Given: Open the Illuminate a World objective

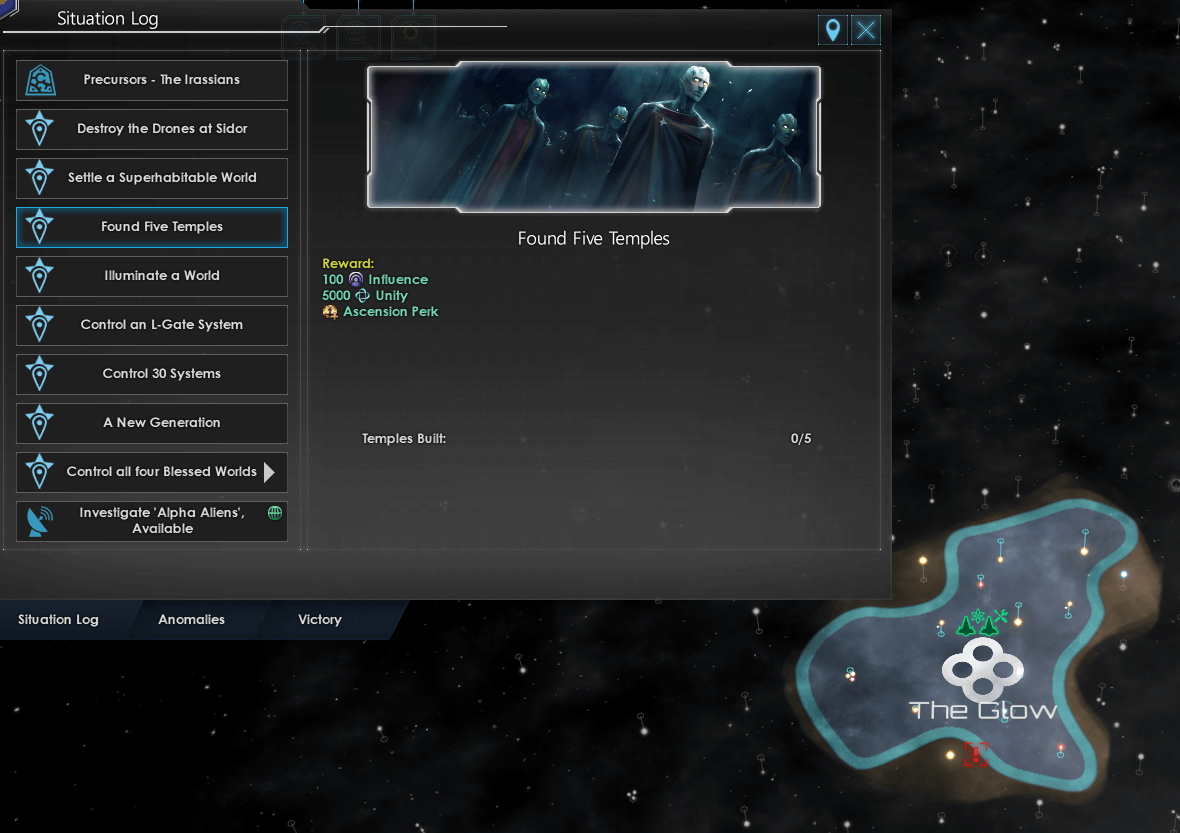Looking at the screenshot, I should tap(152, 276).
